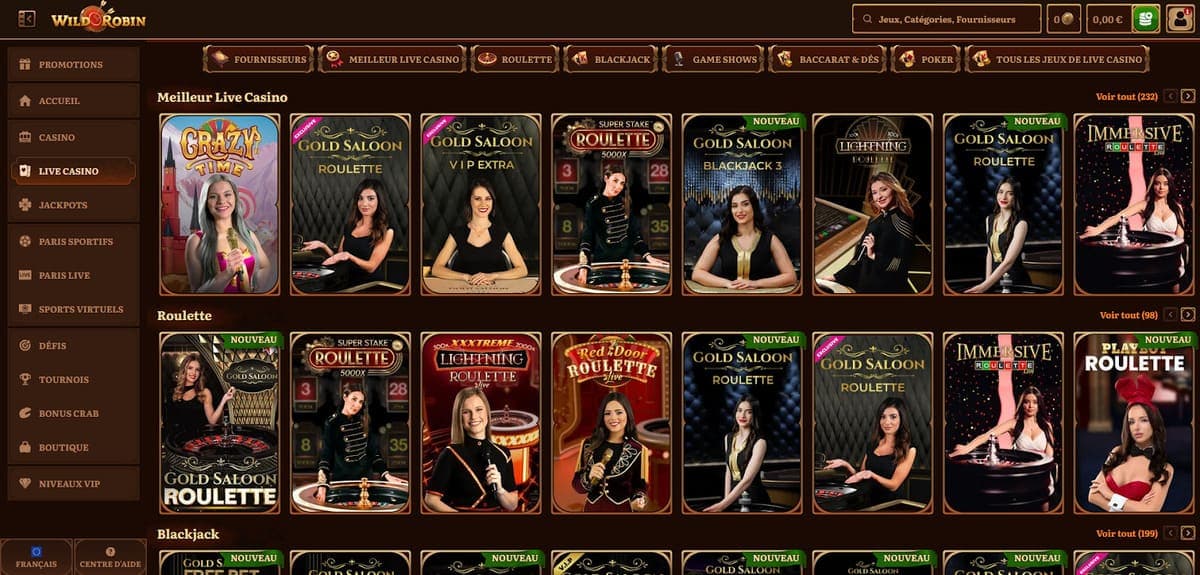
Task: Open the Tournois page
Action: tap(72, 380)
